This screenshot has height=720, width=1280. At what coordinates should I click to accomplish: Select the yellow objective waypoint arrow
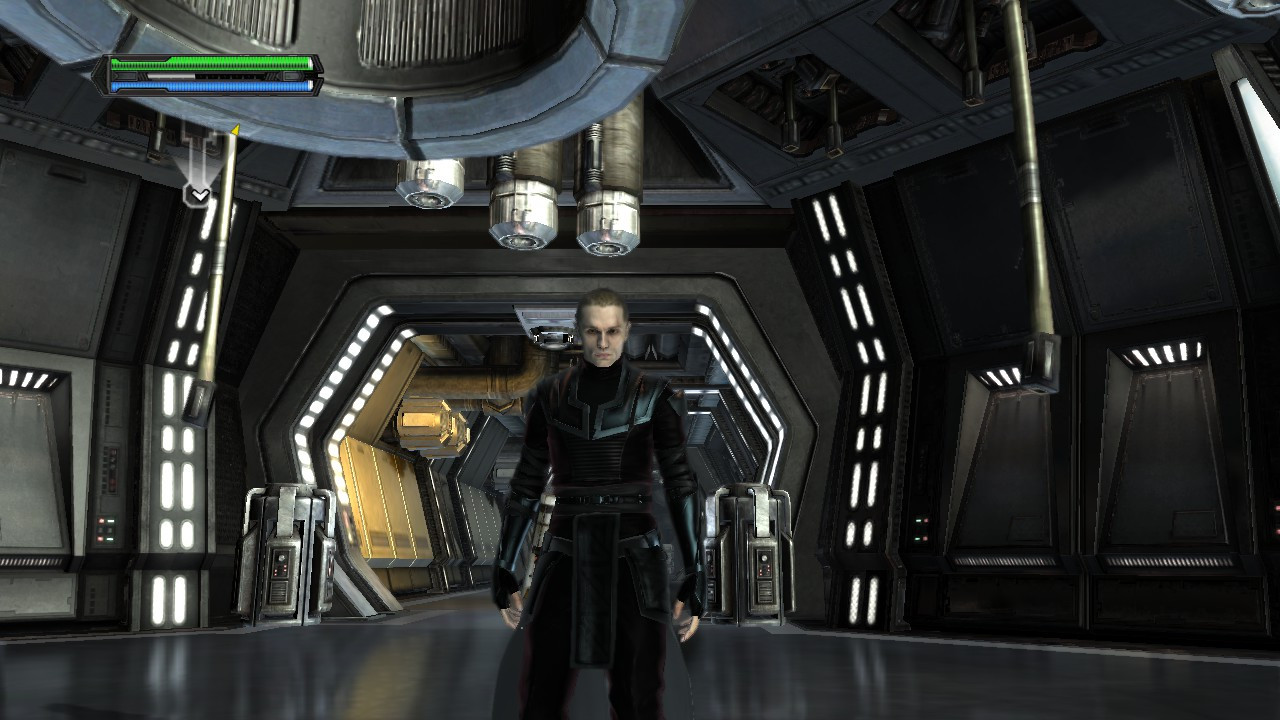237,129
